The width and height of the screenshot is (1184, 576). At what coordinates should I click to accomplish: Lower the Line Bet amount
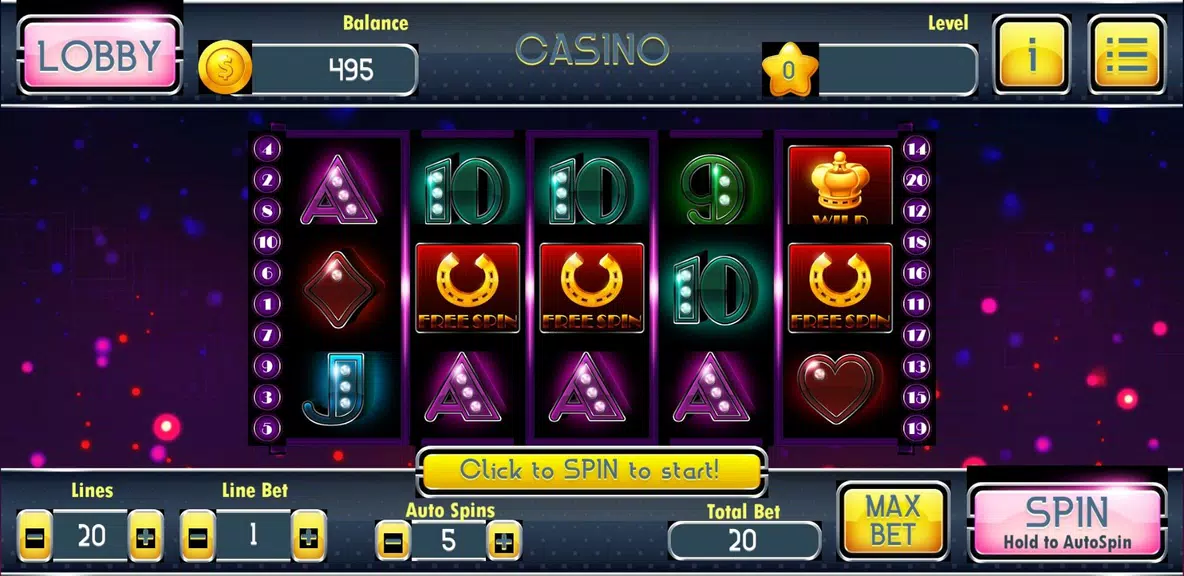(197, 536)
